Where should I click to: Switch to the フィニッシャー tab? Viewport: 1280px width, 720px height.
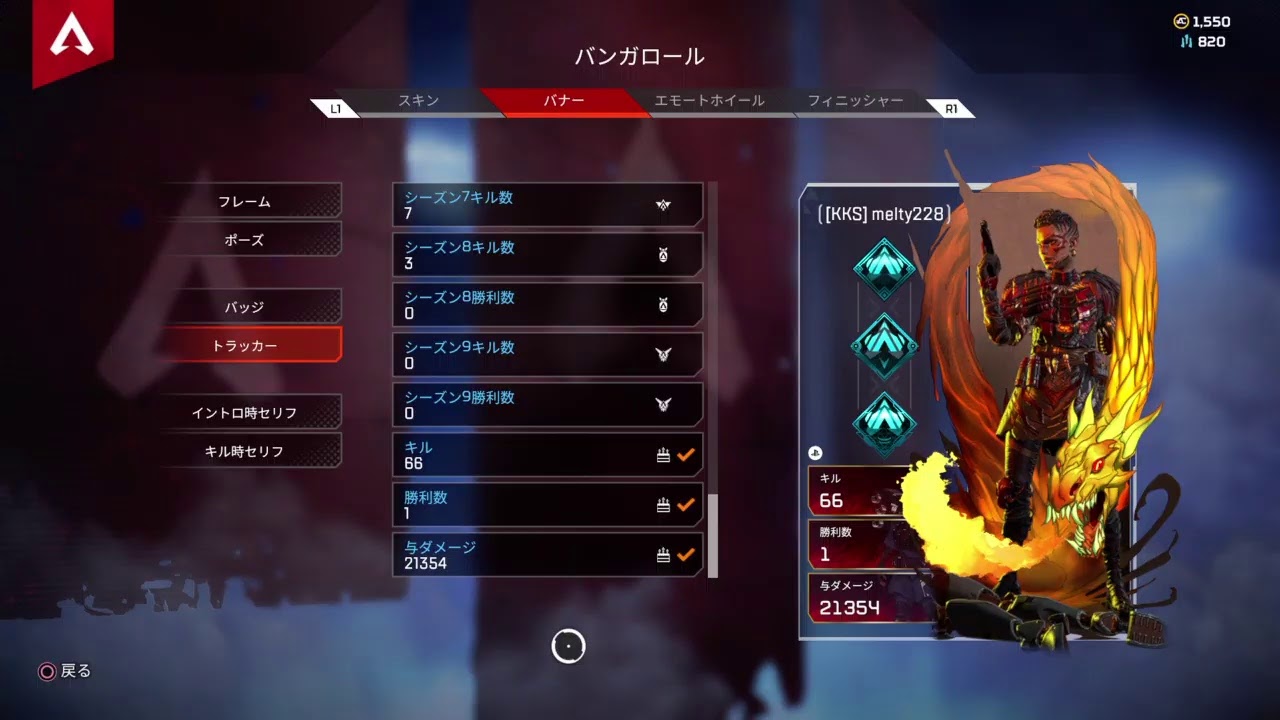pos(856,101)
